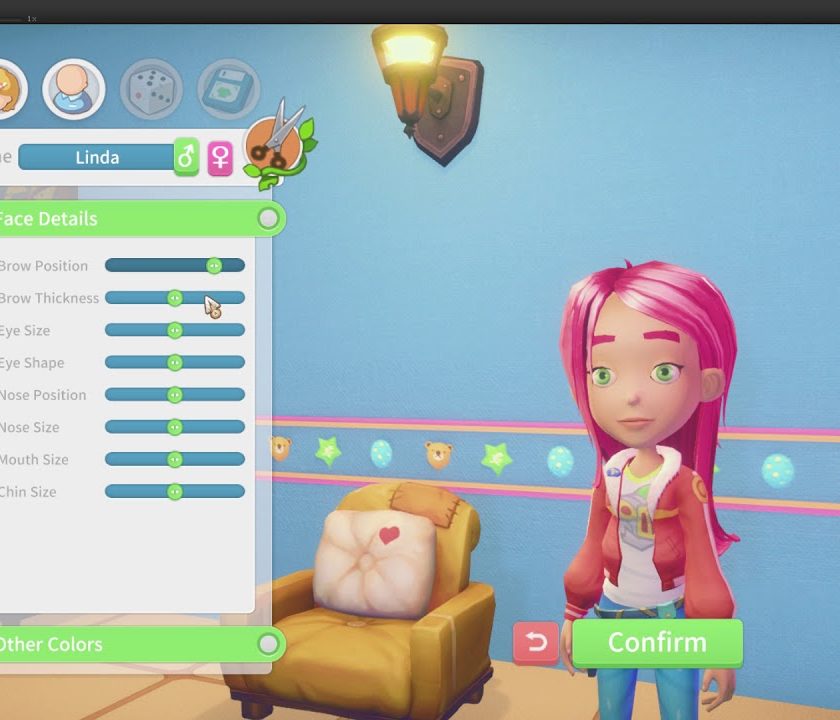Click the floppy disk save icon
The image size is (840, 720).
(x=228, y=88)
